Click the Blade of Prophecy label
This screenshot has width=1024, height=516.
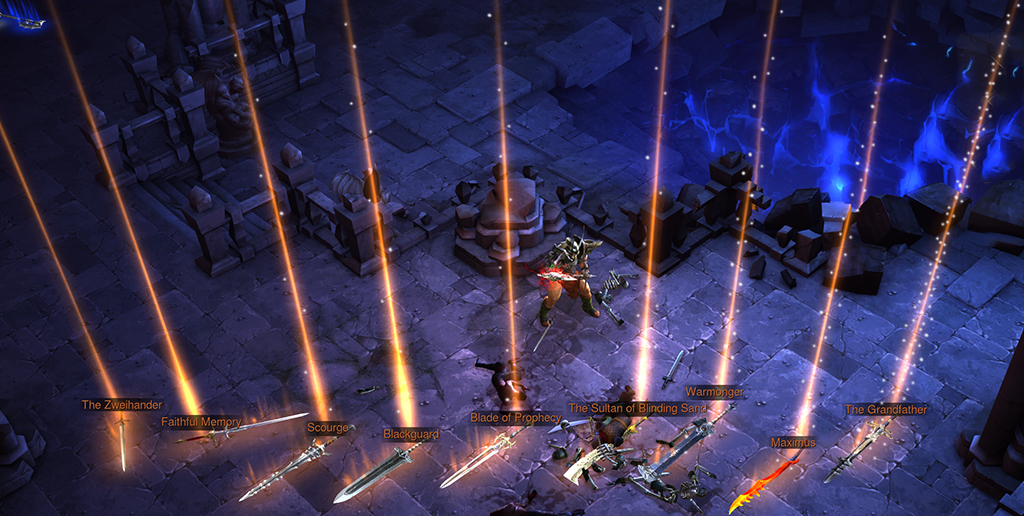[515, 417]
